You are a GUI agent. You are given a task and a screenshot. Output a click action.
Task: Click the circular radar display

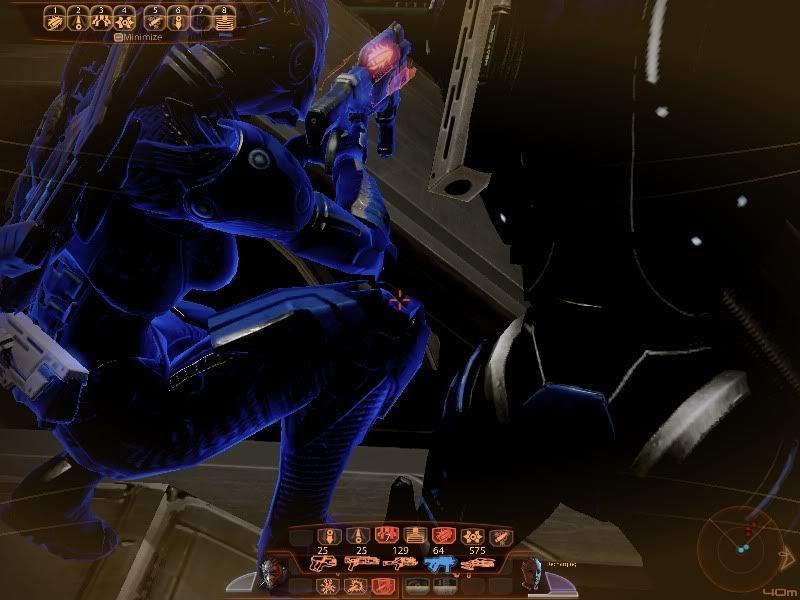coord(741,544)
